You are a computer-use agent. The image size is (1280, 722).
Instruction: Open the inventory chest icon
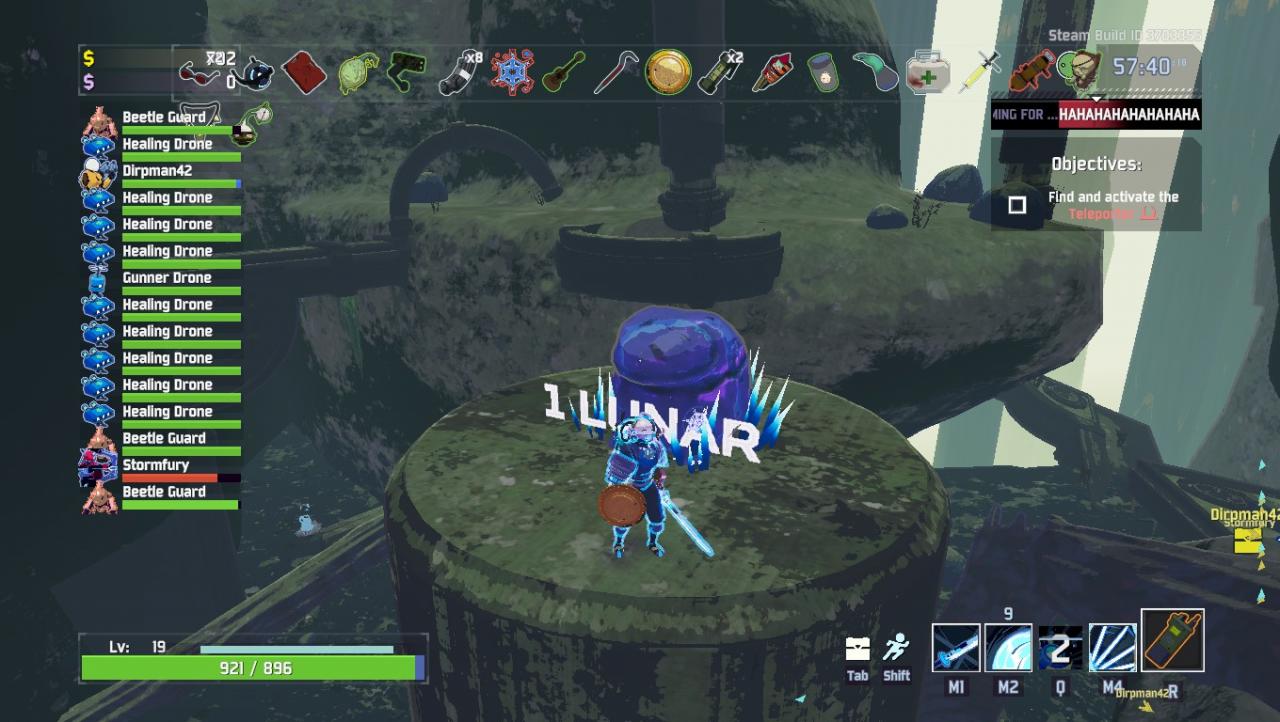pyautogui.click(x=857, y=649)
